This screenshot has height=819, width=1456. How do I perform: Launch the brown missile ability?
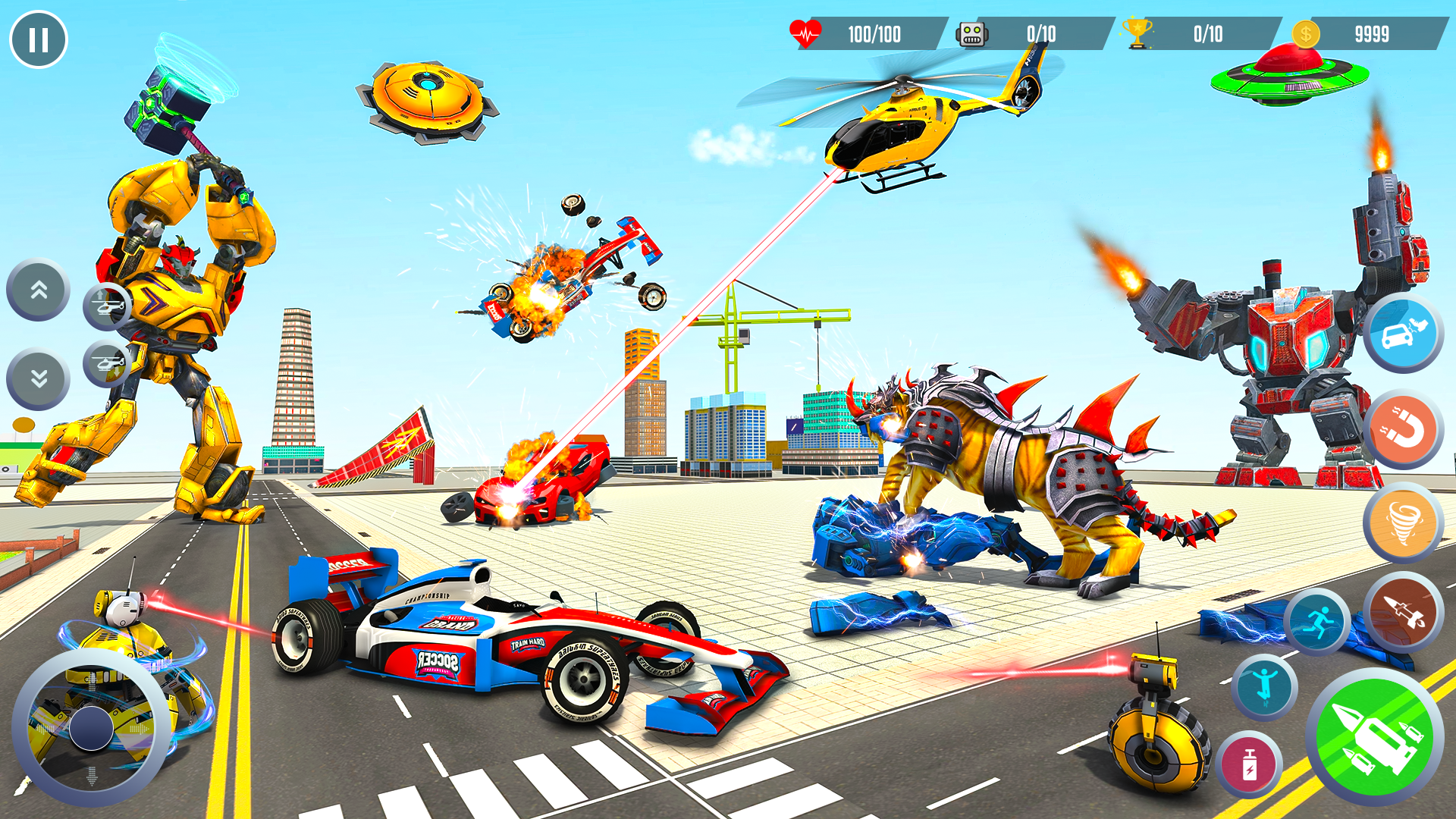coord(1403,613)
